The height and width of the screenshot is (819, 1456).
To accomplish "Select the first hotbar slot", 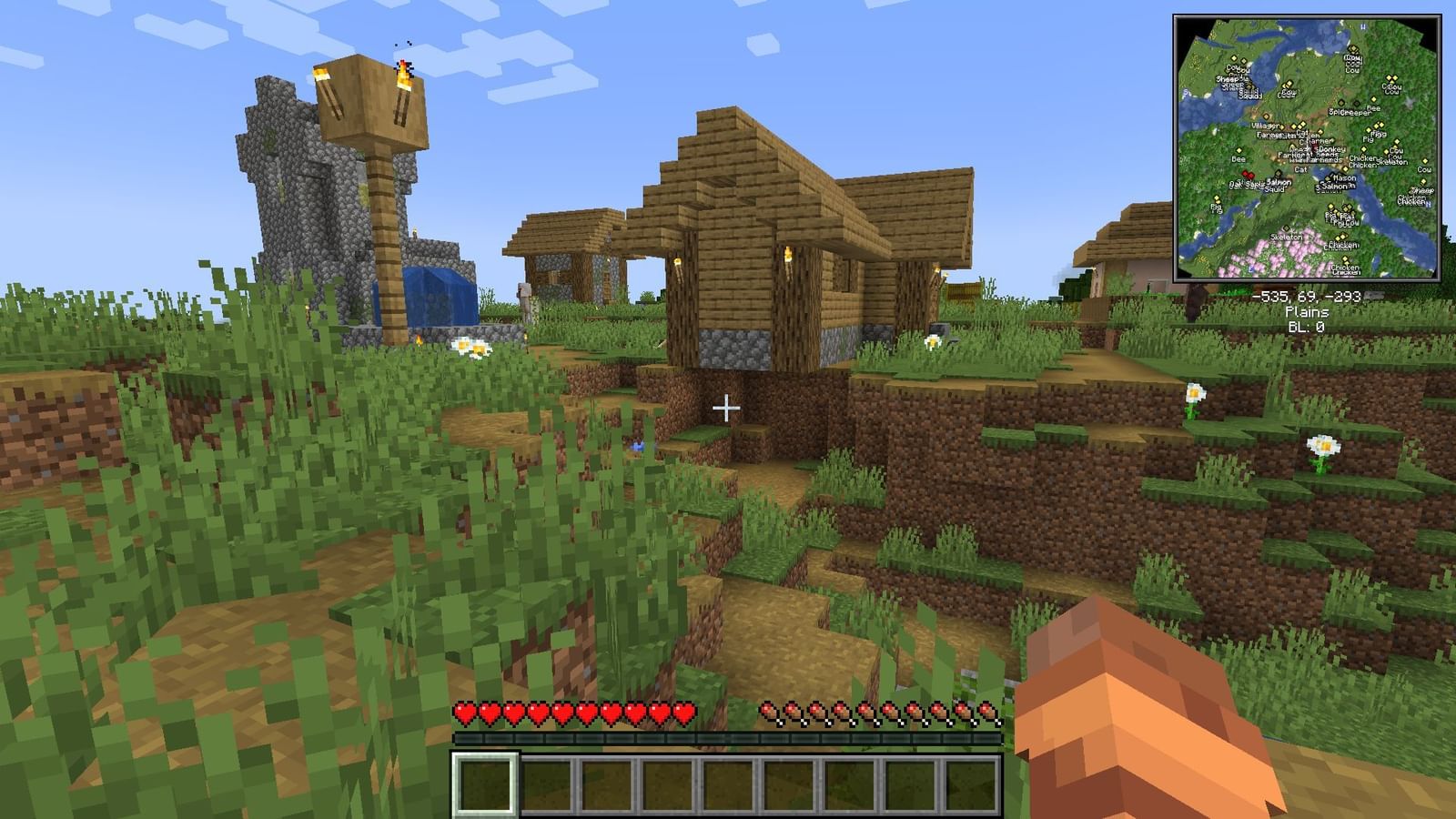I will pyautogui.click(x=485, y=784).
